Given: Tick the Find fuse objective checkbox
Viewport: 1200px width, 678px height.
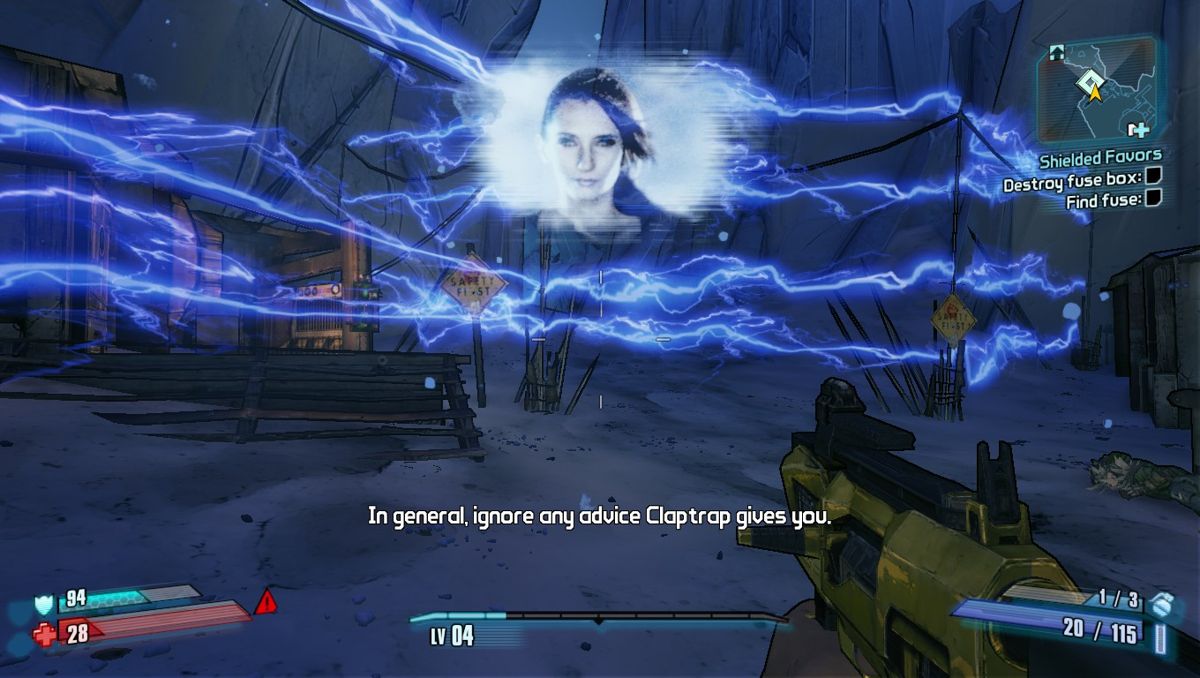Looking at the screenshot, I should pyautogui.click(x=1153, y=199).
